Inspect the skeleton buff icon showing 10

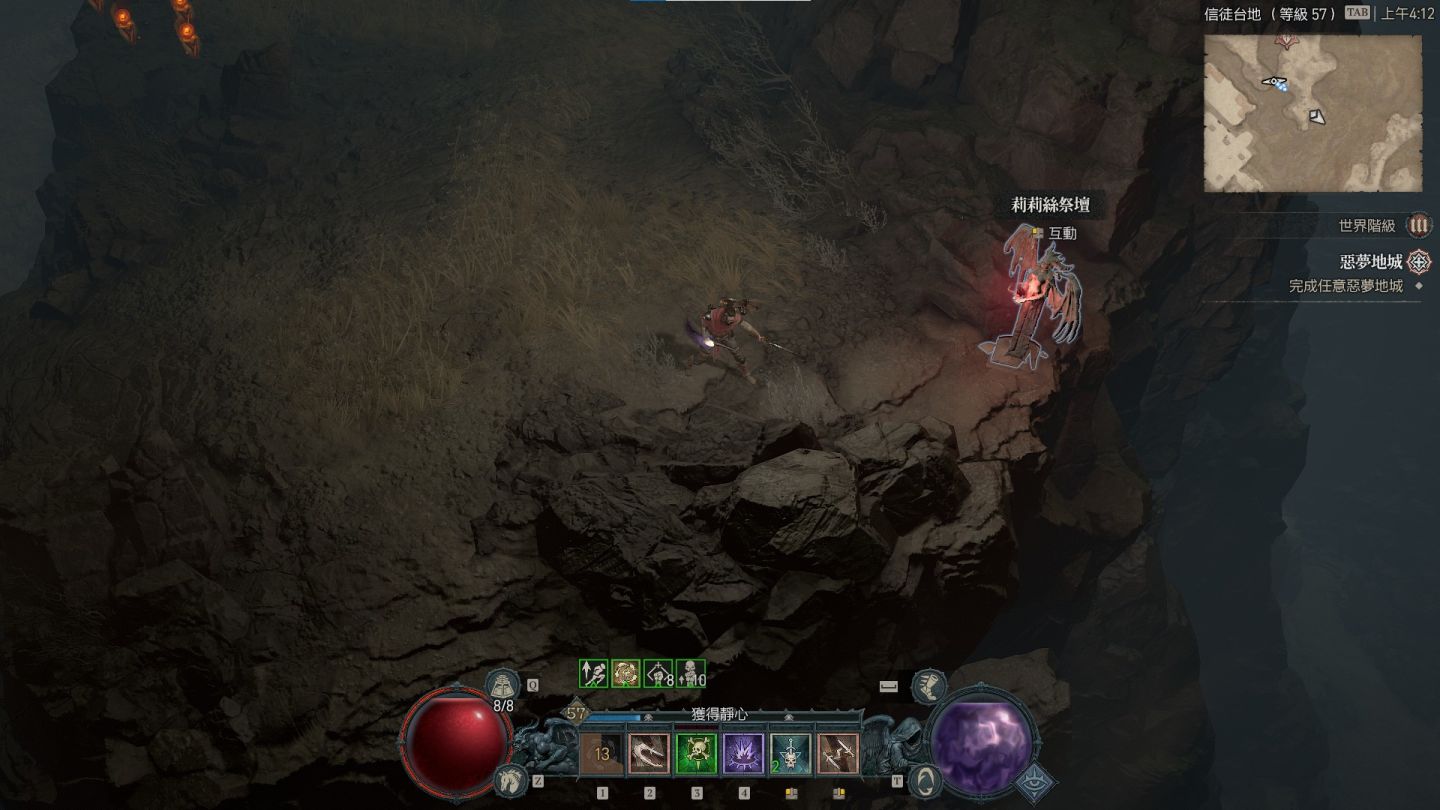pyautogui.click(x=690, y=674)
